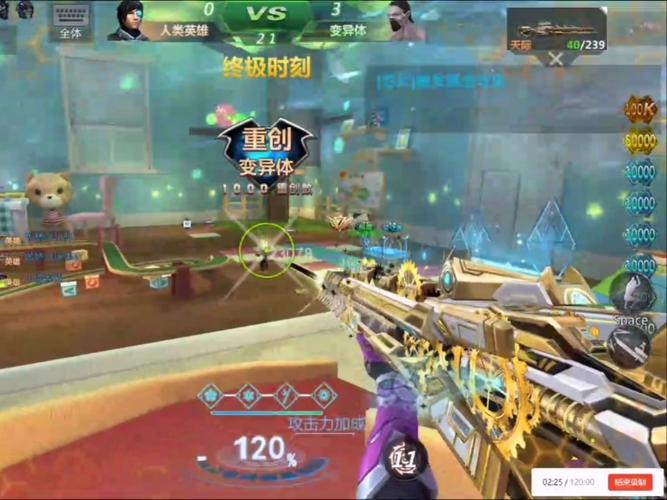This screenshot has width=667, height=500.
Task: Select the 人类英雄 team portrait
Action: click(x=130, y=19)
